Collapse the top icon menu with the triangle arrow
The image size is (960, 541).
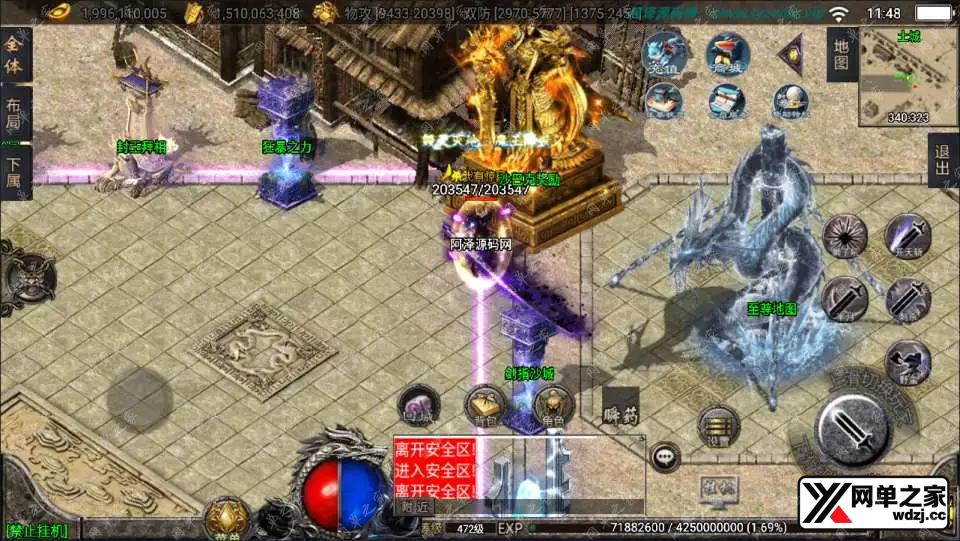(792, 51)
